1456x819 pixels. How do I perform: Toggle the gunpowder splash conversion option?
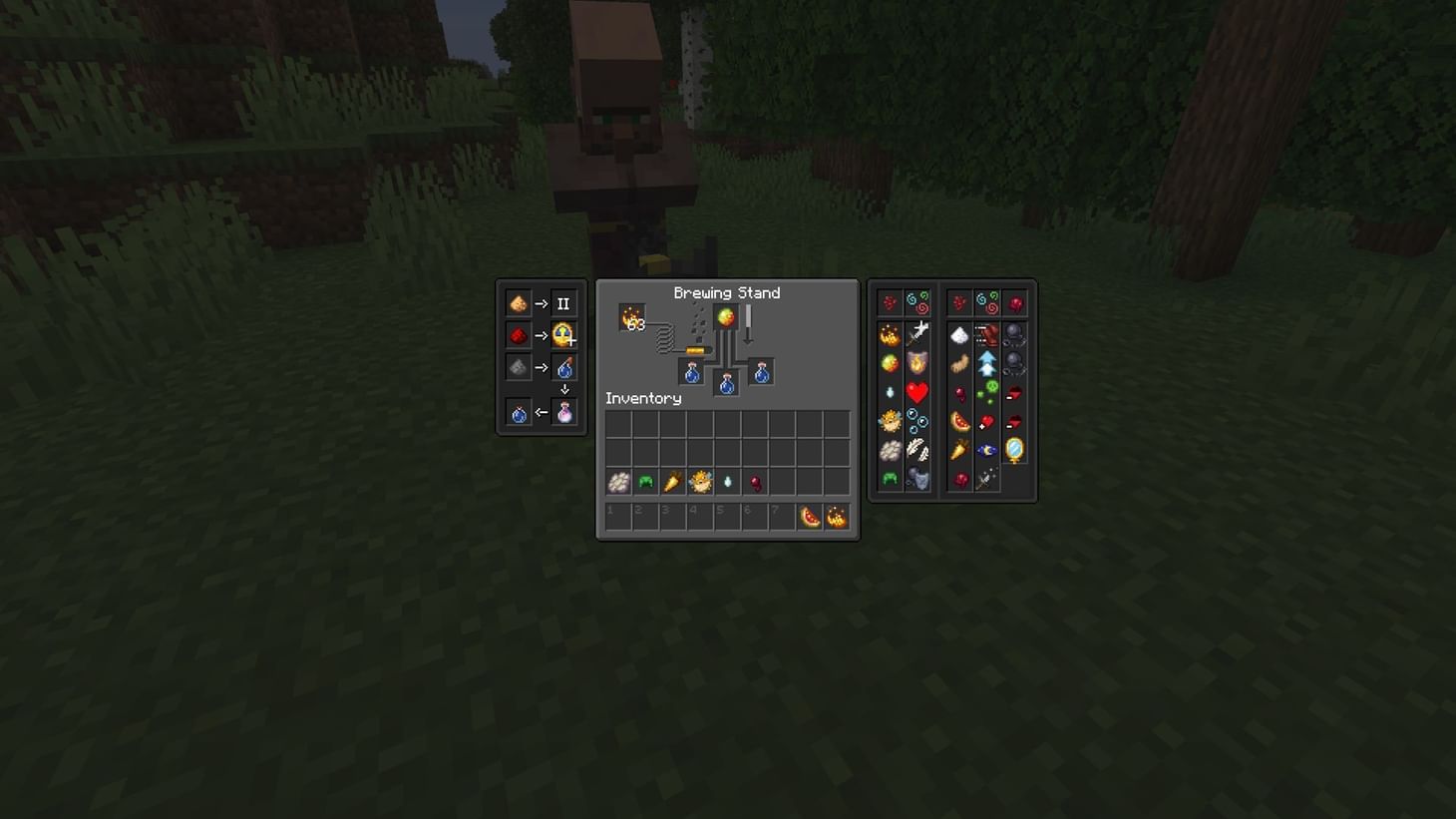pyautogui.click(x=518, y=366)
